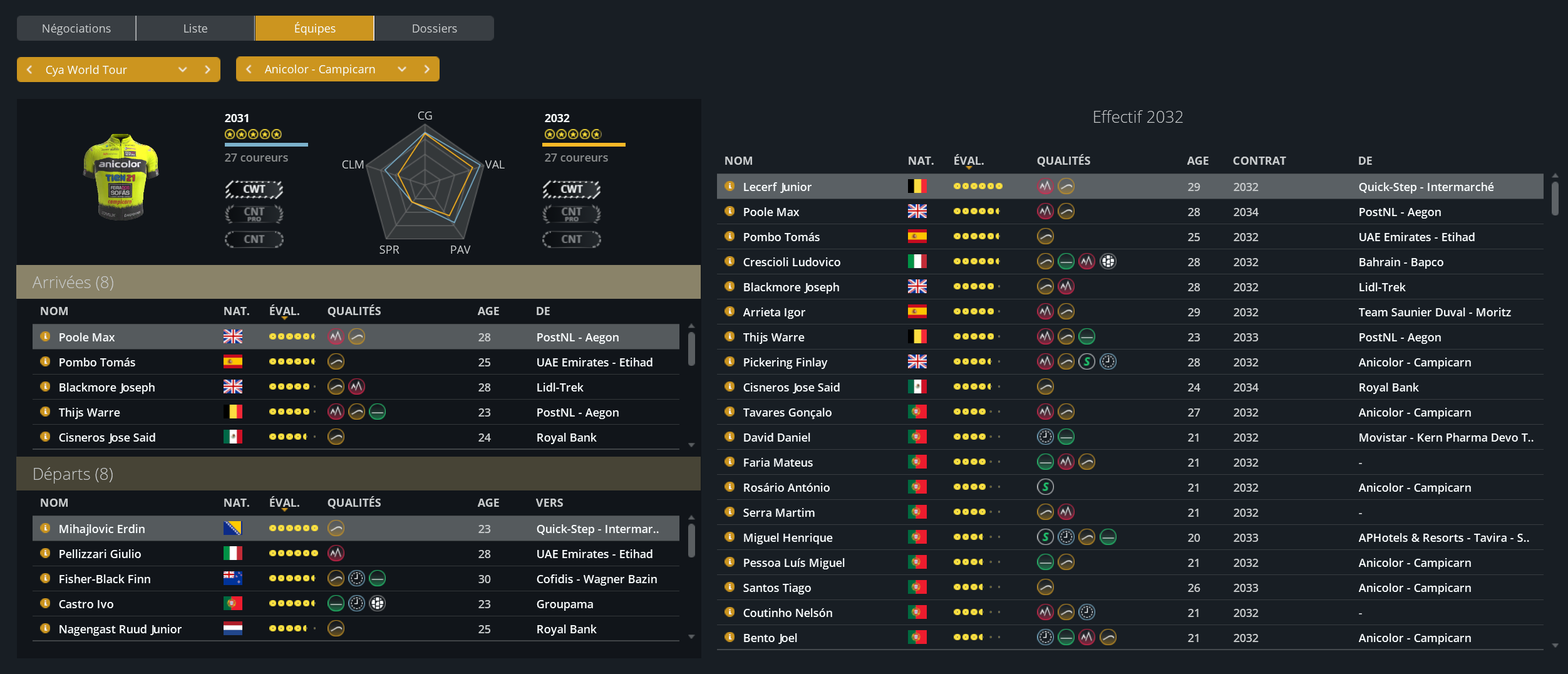Sort the squad list by CONTRAT column
Viewport: 1568px width, 674px height.
tap(1259, 160)
